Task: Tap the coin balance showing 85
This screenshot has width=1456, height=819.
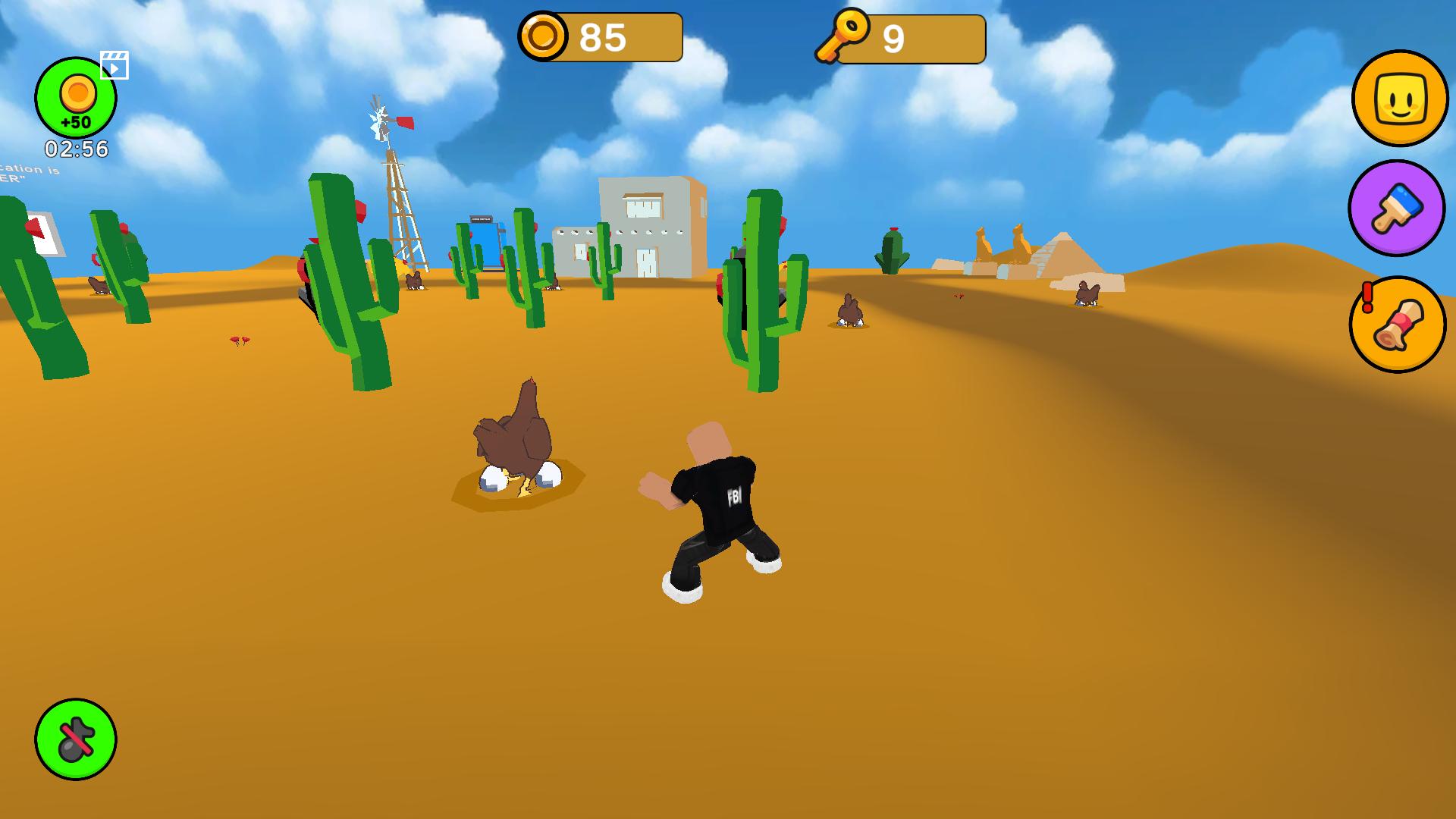Action: (601, 36)
